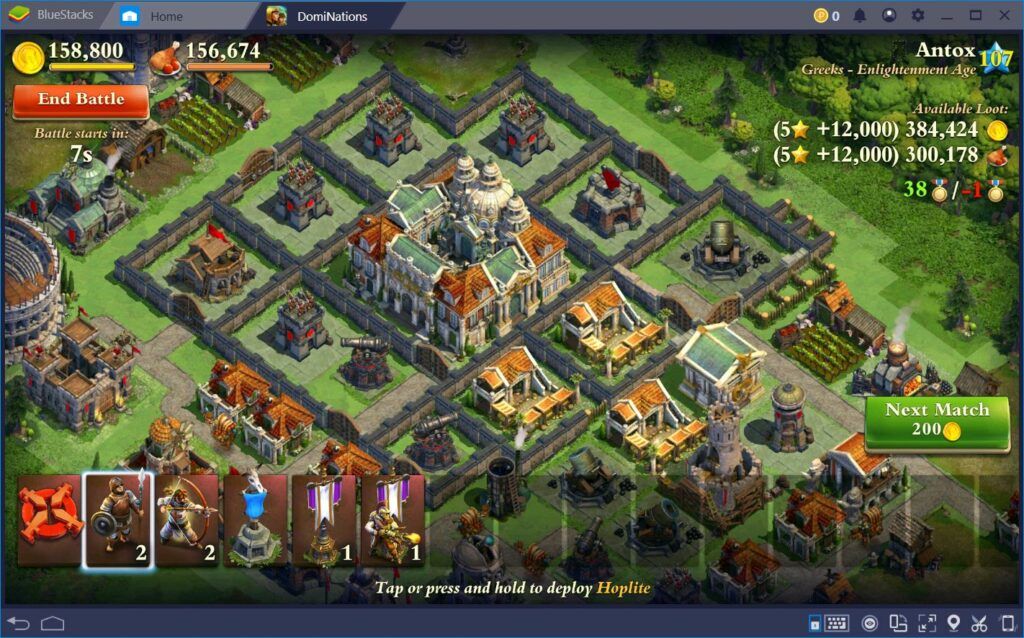Select the purple banner spire slot
Image resolution: width=1024 pixels, height=638 pixels.
coord(324,520)
